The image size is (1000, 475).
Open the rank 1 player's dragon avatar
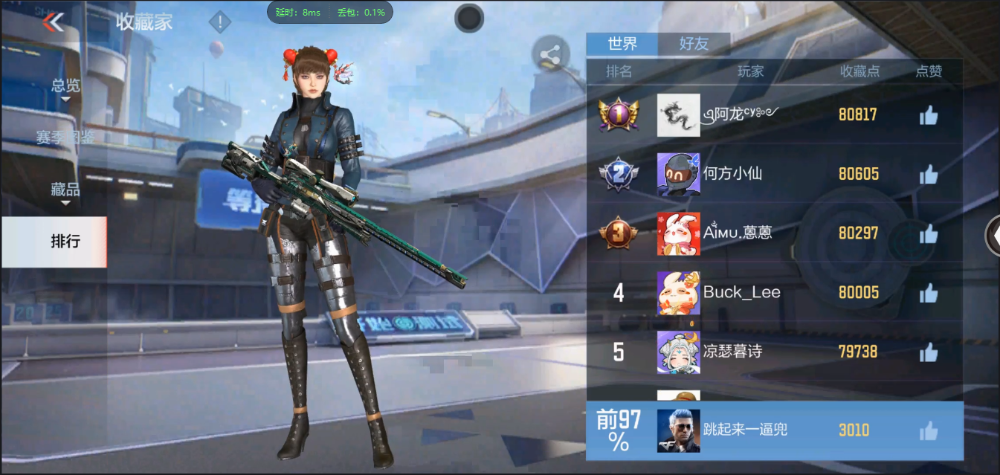[x=678, y=115]
